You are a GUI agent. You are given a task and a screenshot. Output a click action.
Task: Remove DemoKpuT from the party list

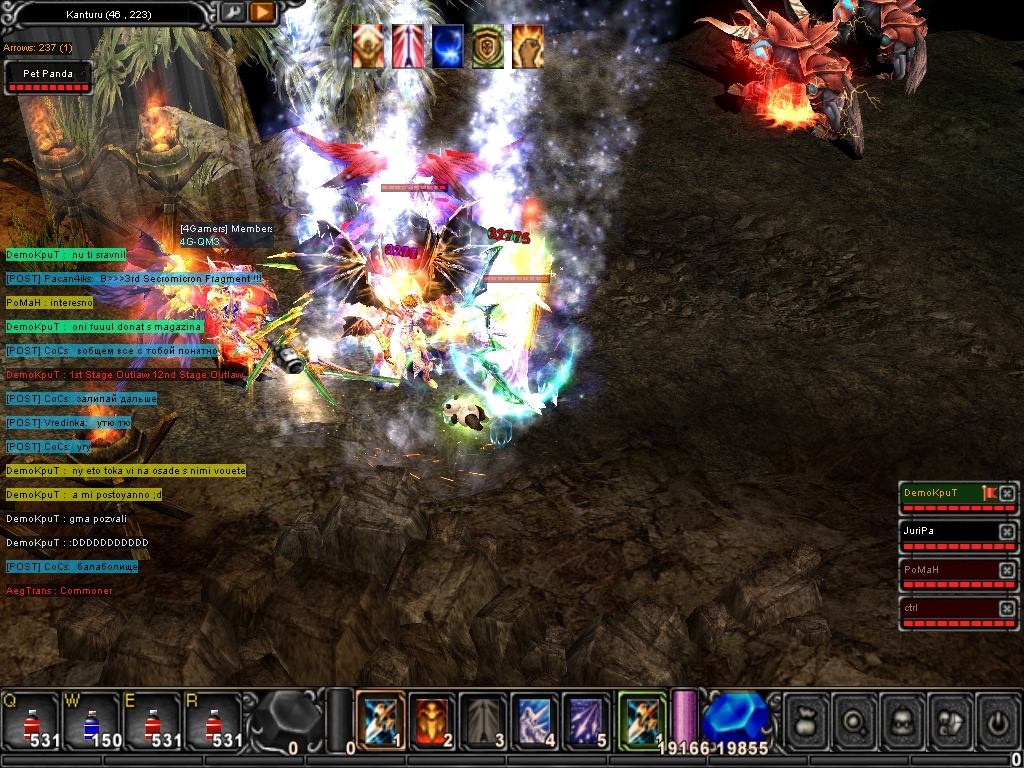(1007, 493)
